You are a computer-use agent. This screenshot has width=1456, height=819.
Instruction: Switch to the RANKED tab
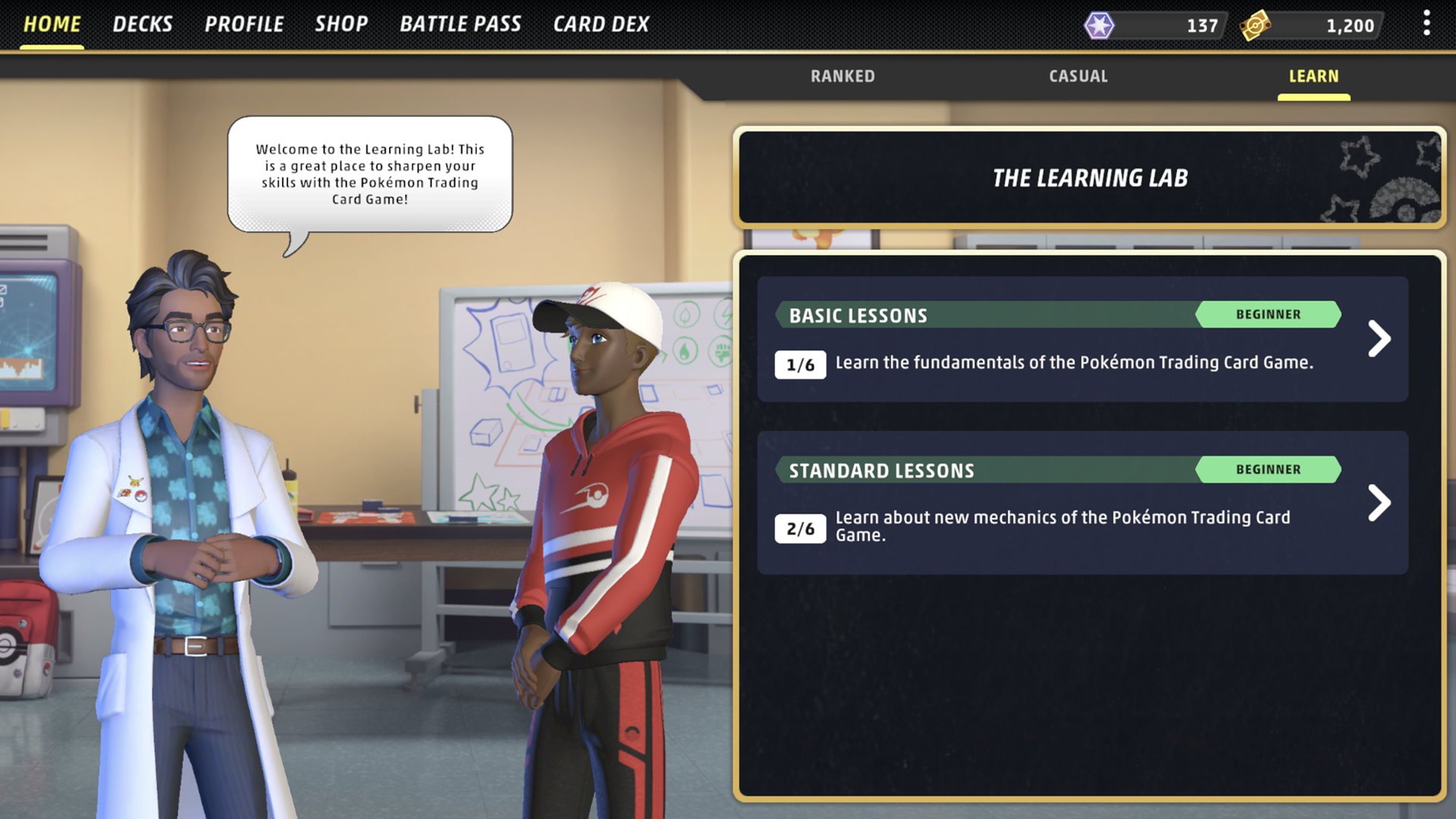[843, 76]
